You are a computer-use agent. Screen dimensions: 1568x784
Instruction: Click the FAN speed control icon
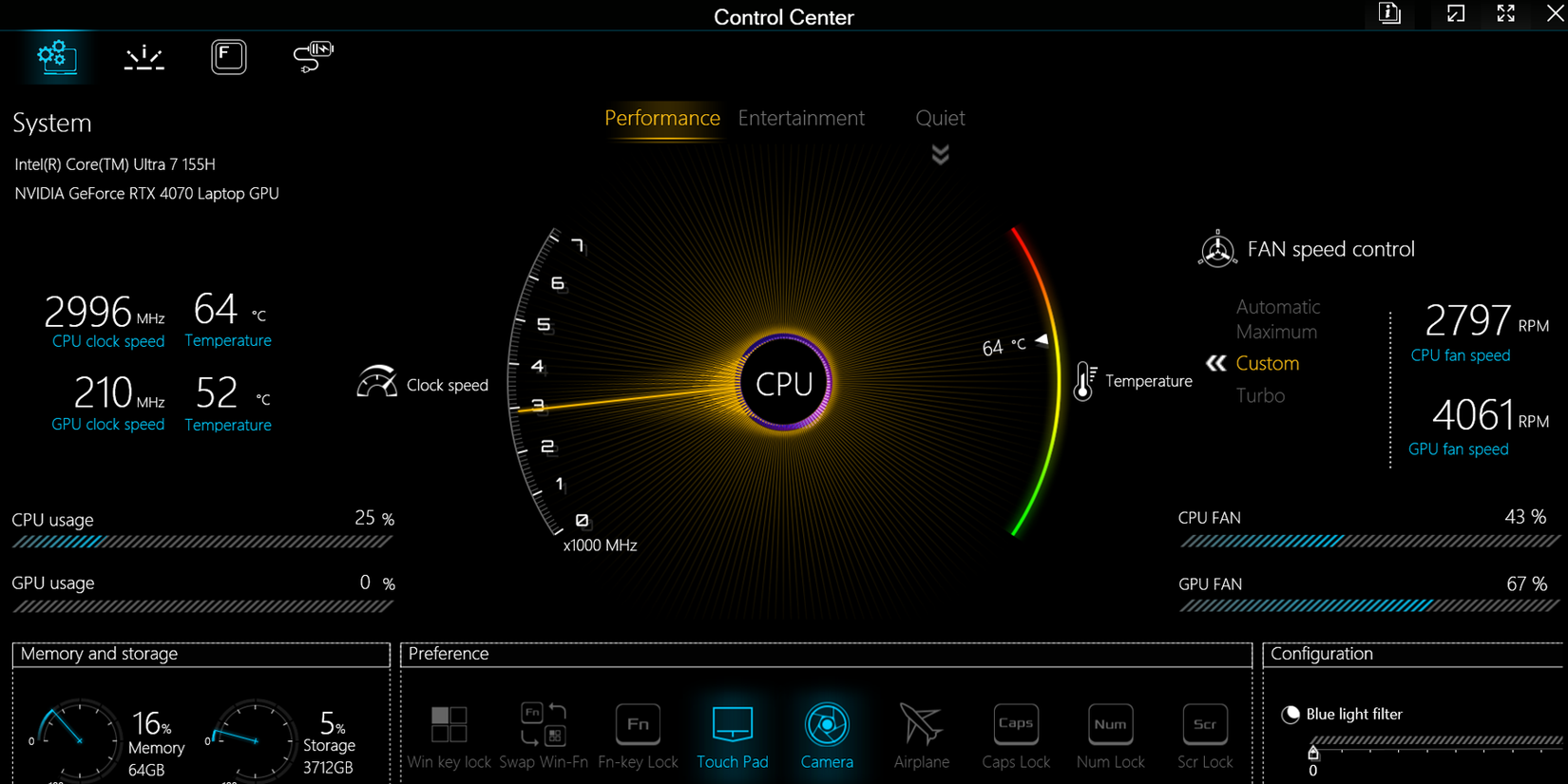1217,248
